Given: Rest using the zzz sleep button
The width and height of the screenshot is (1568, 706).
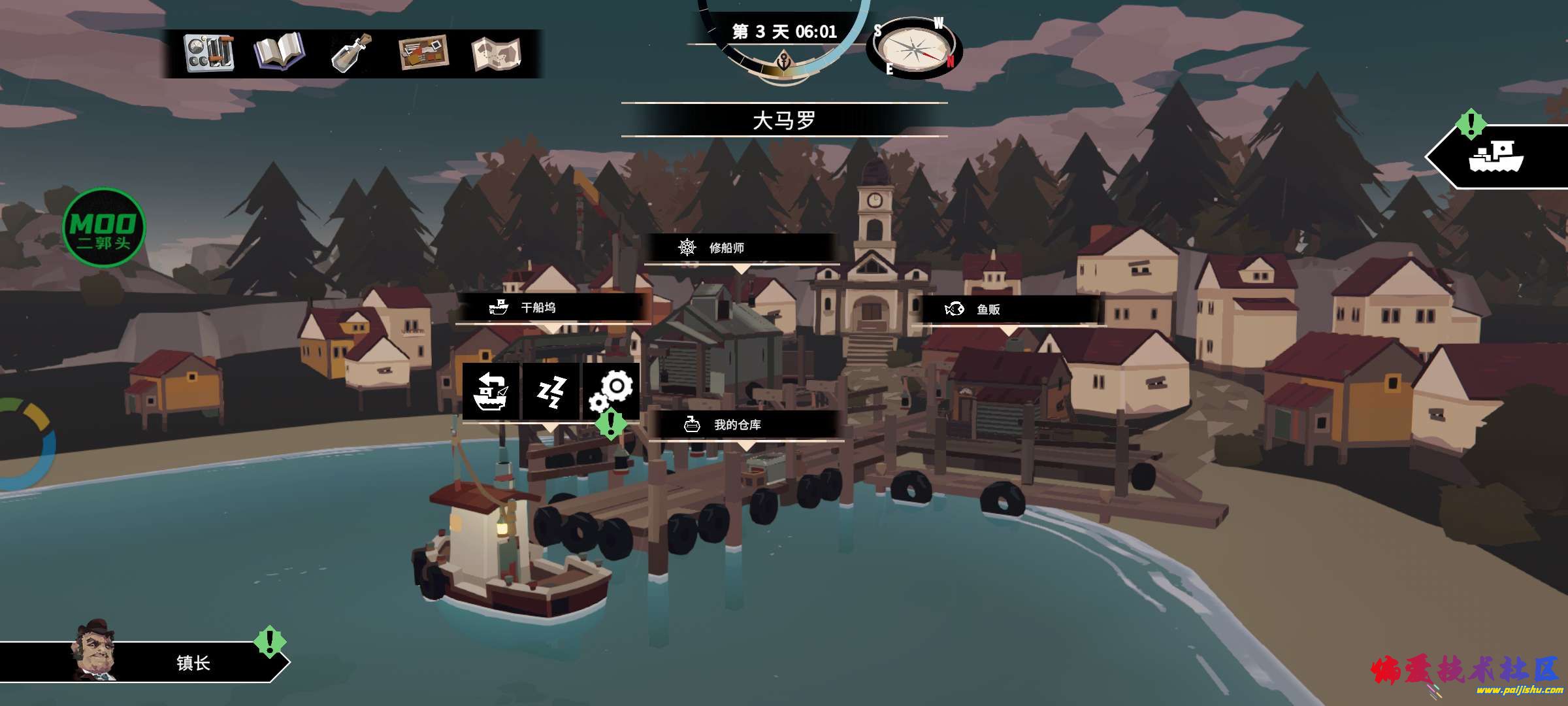Looking at the screenshot, I should pyautogui.click(x=551, y=391).
